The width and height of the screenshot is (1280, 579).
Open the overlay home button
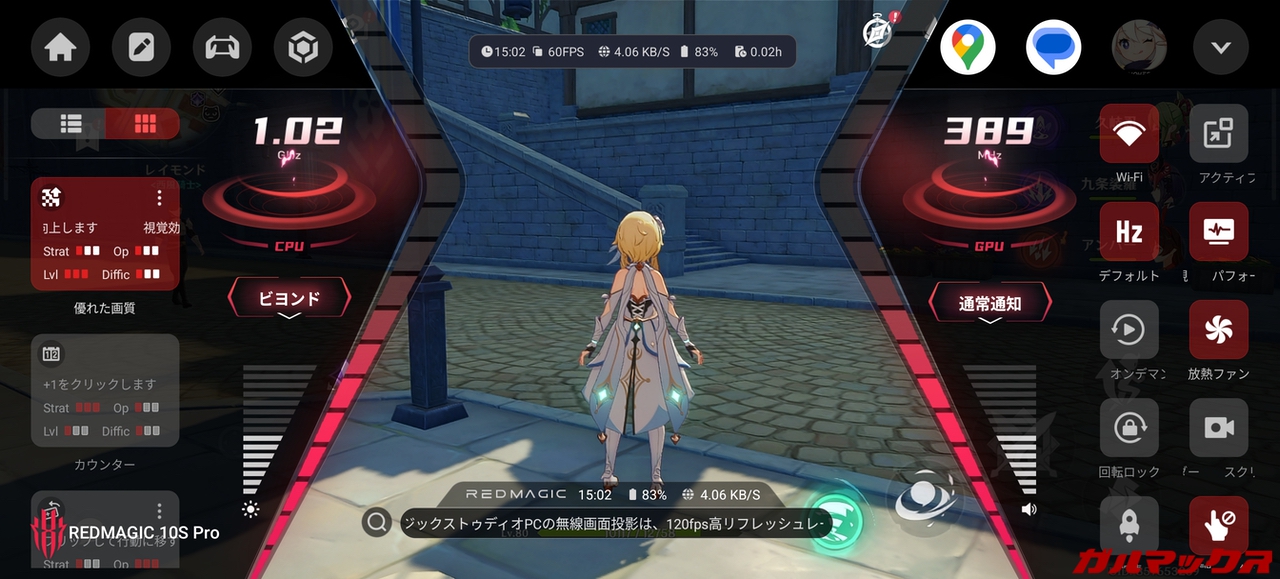pos(61,47)
